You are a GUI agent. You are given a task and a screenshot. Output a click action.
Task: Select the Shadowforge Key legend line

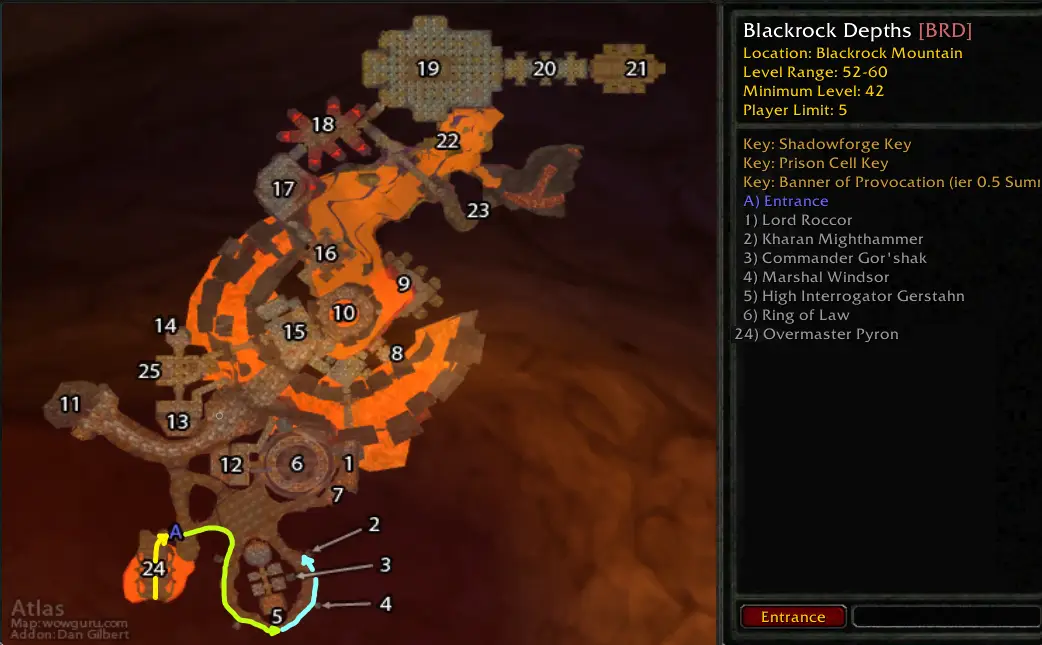tap(827, 144)
